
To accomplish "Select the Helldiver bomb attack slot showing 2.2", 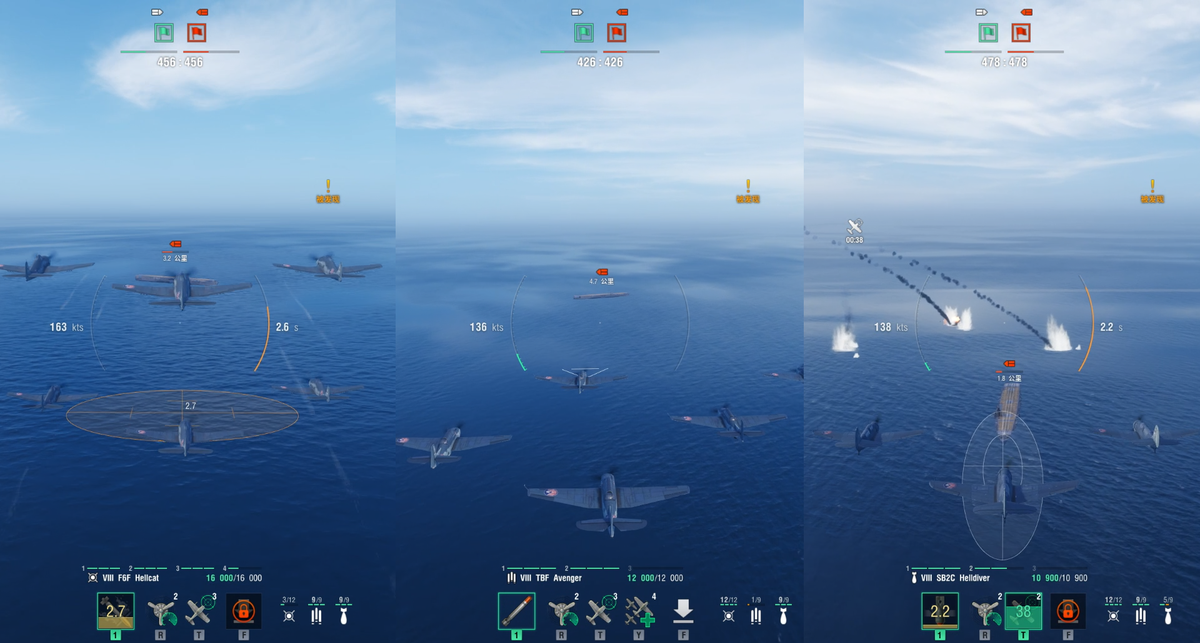I will point(940,611).
